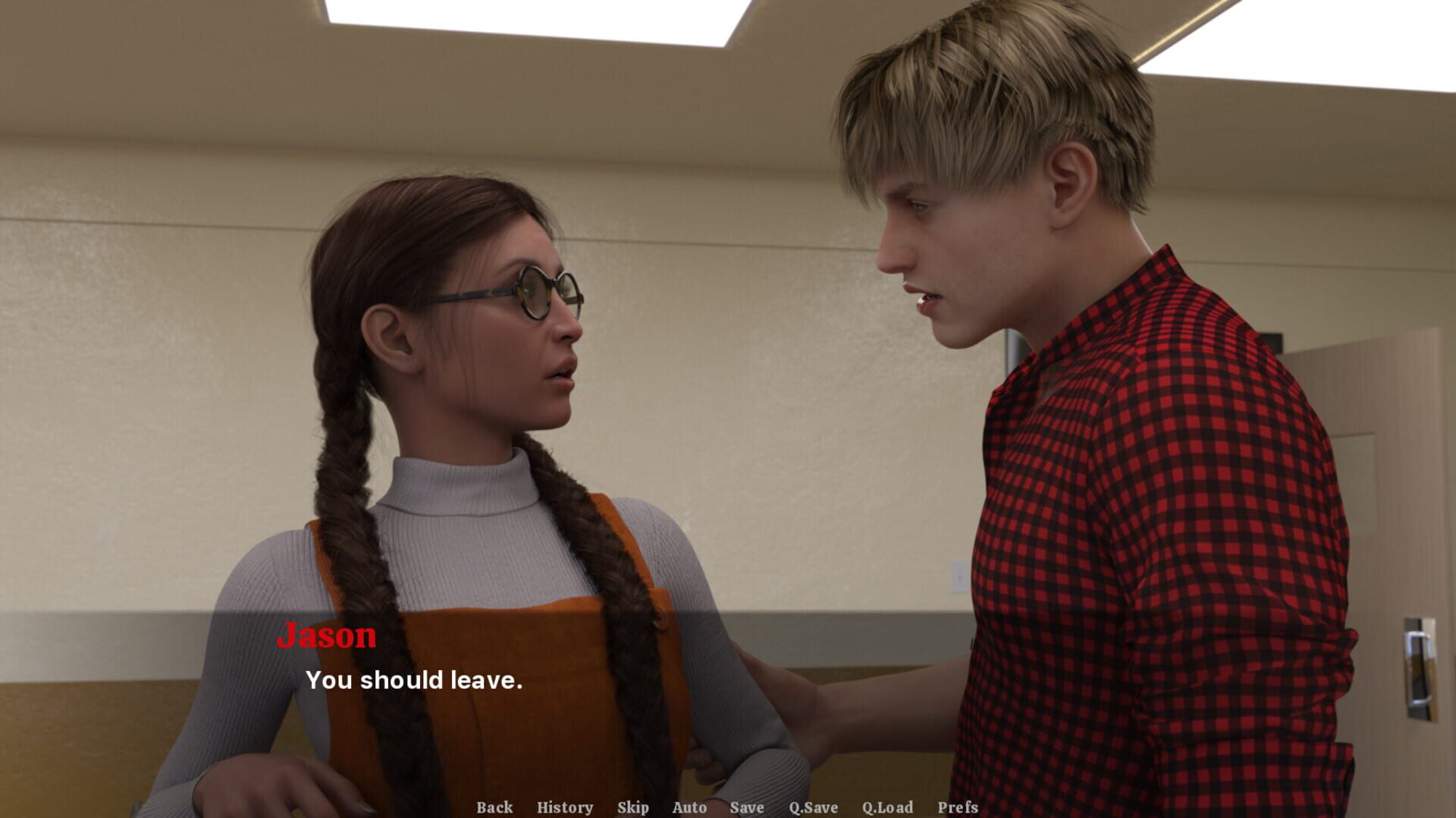Quickload your progress using Q.Load
The width and height of the screenshot is (1456, 818).
(890, 808)
